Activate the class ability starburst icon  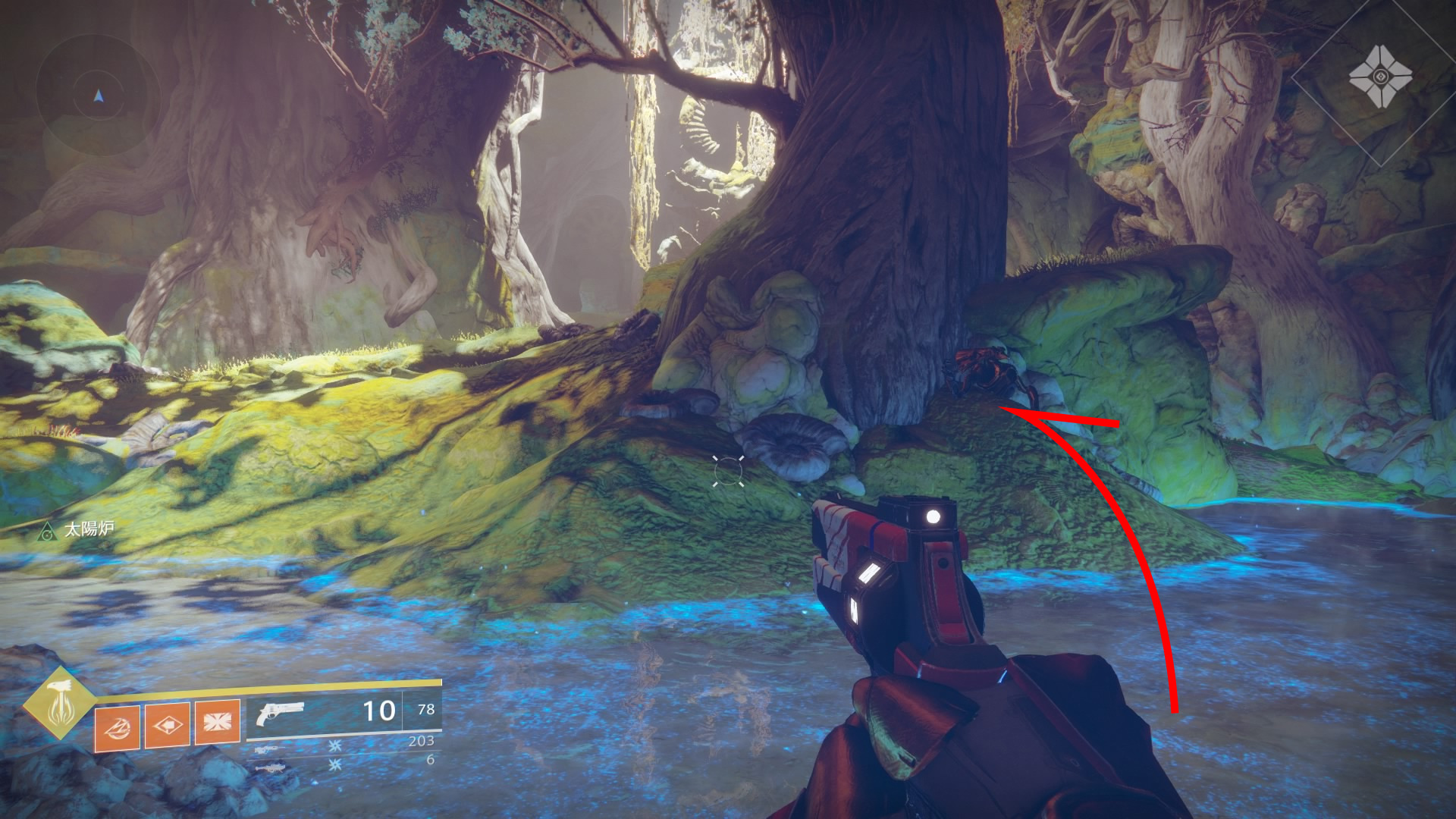217,721
